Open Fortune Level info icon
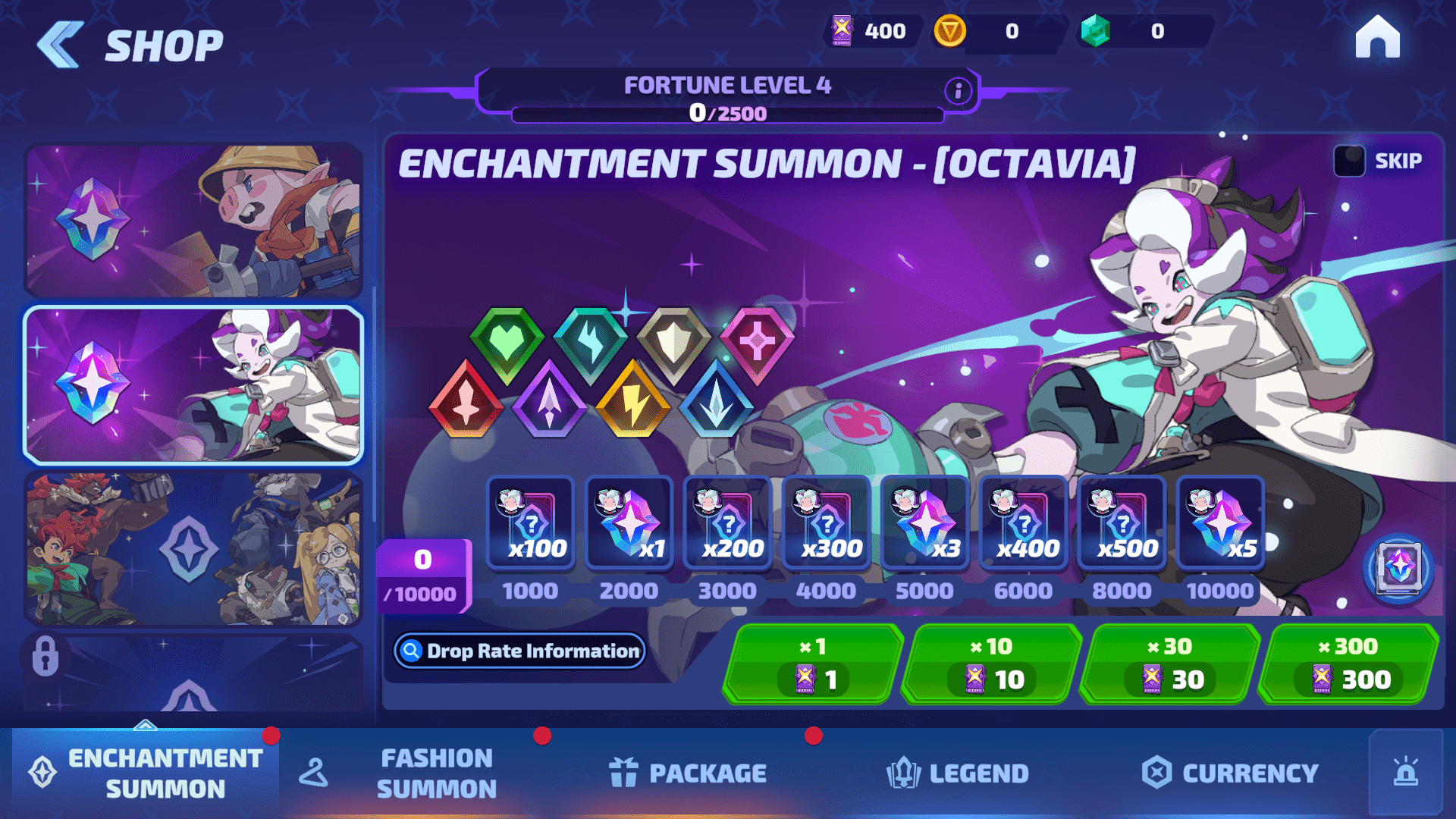Image resolution: width=1456 pixels, height=819 pixels. (958, 91)
